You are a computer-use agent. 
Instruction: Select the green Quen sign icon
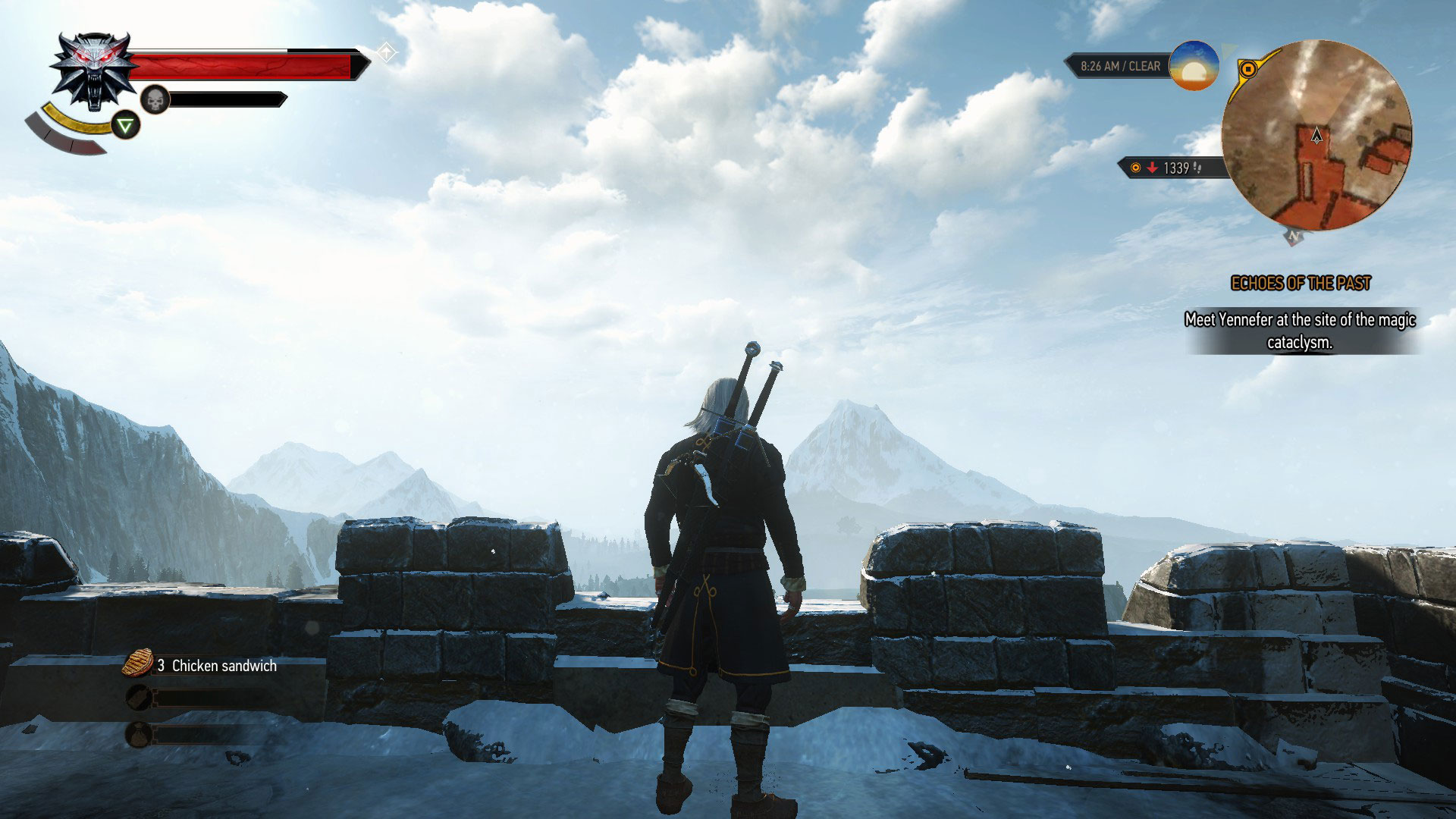126,124
